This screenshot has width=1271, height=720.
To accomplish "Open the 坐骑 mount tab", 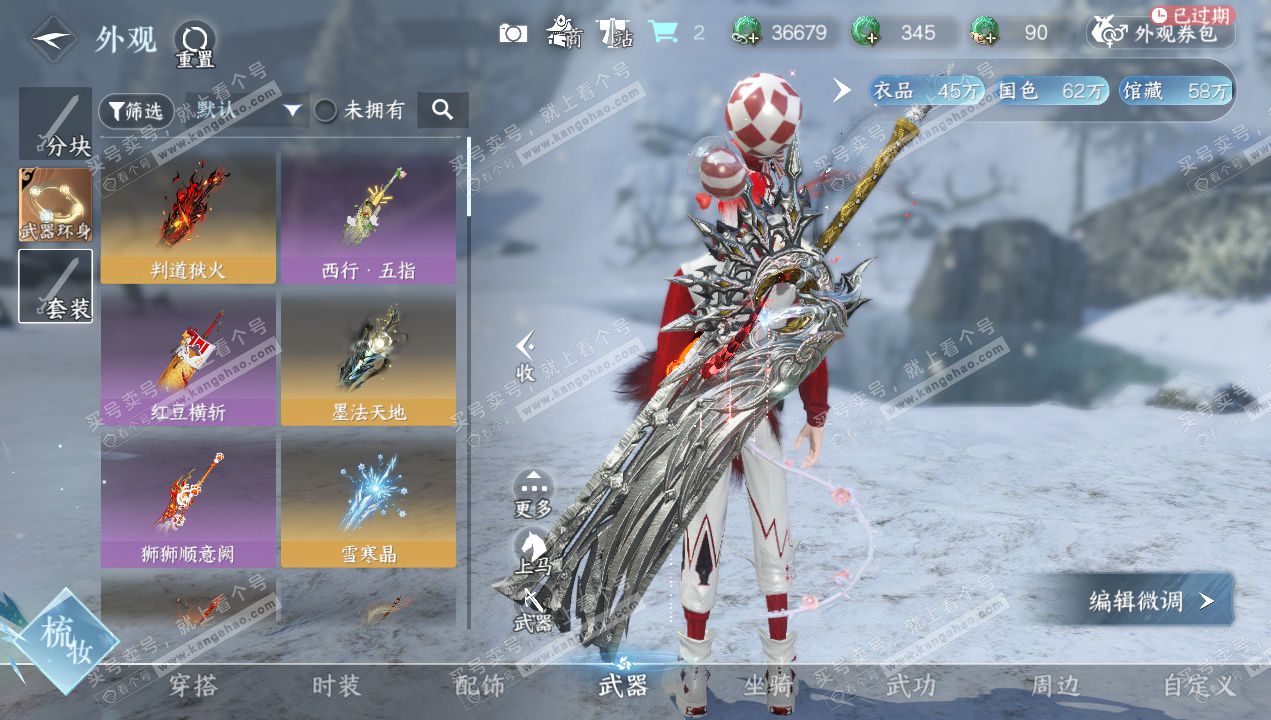I will [768, 686].
